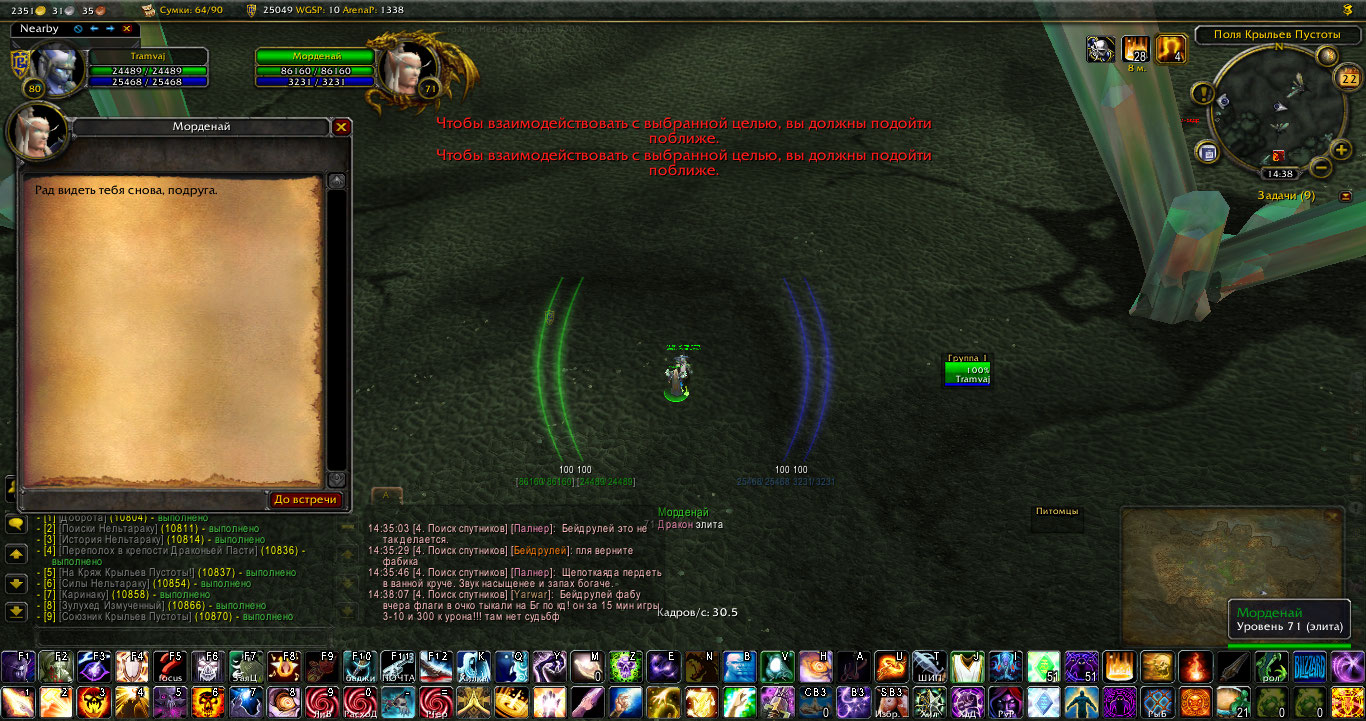Activate the flaming skull ability on key 6
The width and height of the screenshot is (1366, 721).
208,702
